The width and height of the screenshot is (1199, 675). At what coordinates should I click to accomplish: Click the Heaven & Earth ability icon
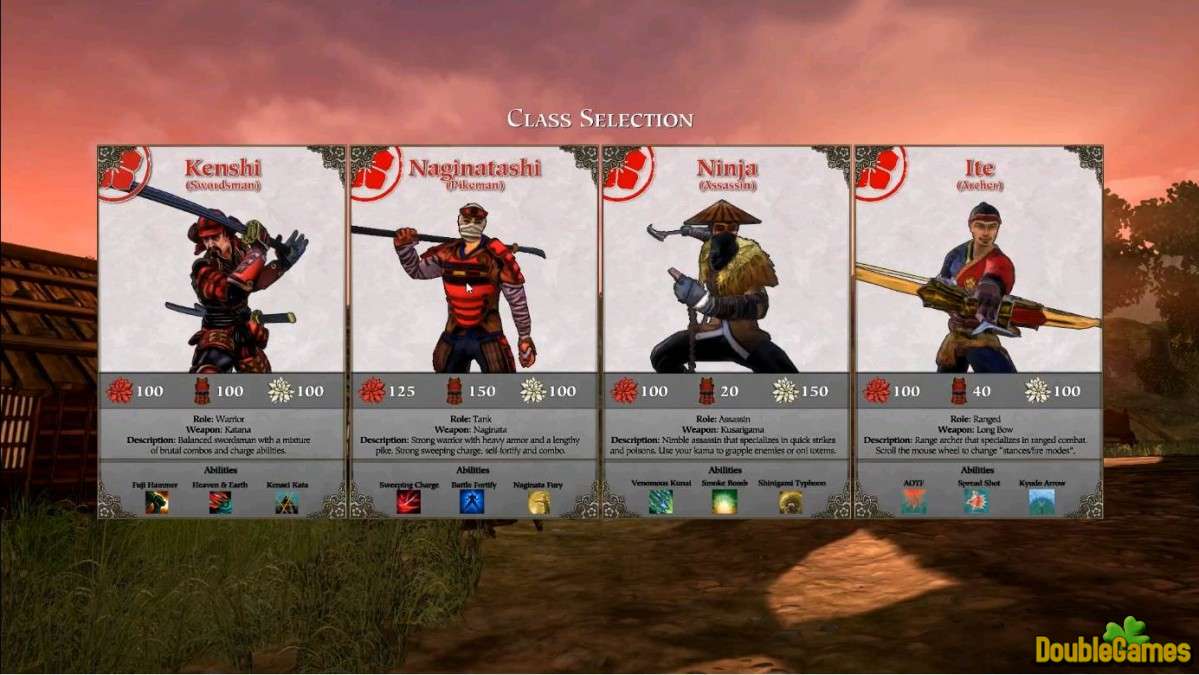coord(221,502)
